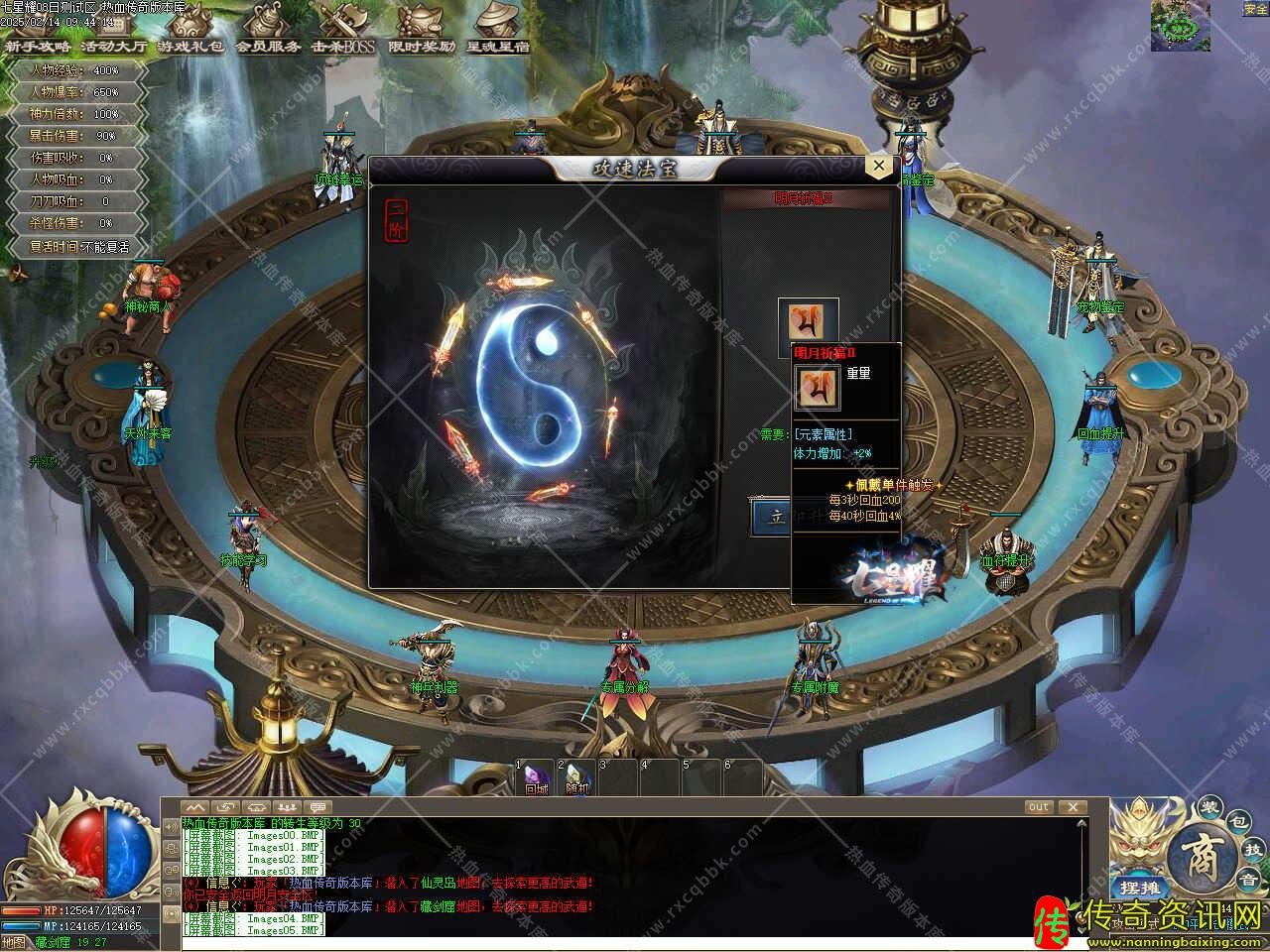Select the 明月祈福 talisman item slot
Viewport: 1270px width, 952px height.
(x=808, y=323)
